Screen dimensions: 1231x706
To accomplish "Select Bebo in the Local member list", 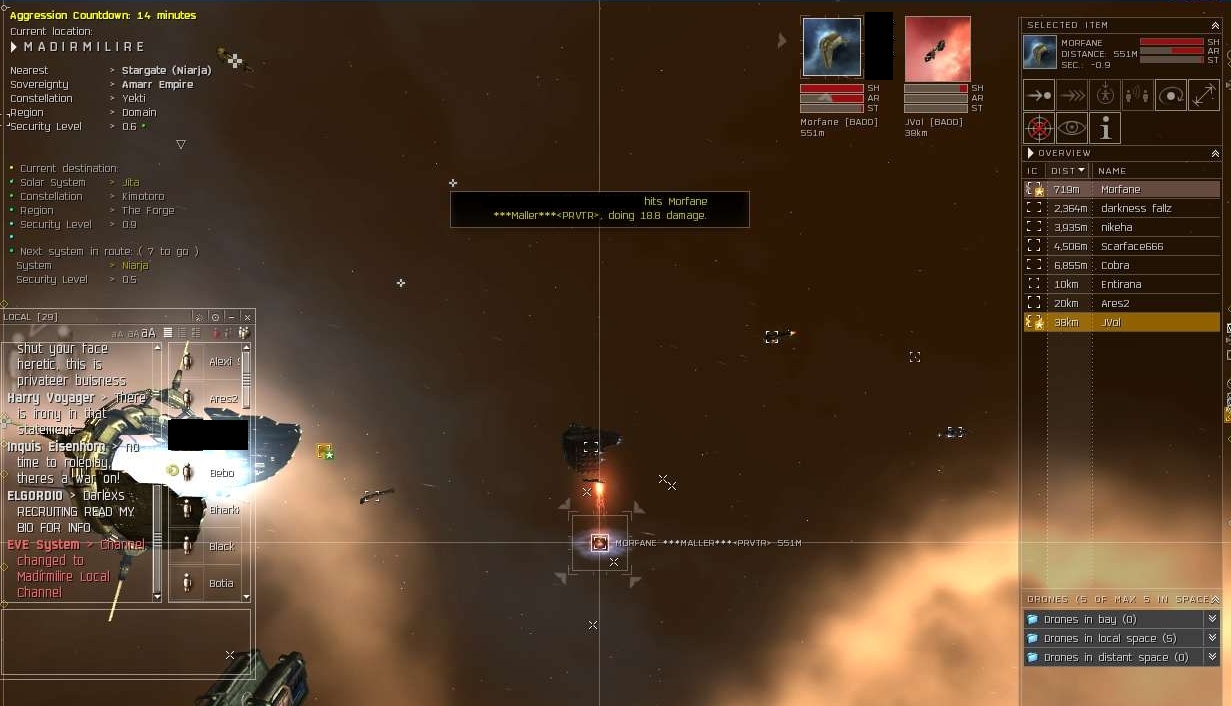I will click(x=221, y=473).
